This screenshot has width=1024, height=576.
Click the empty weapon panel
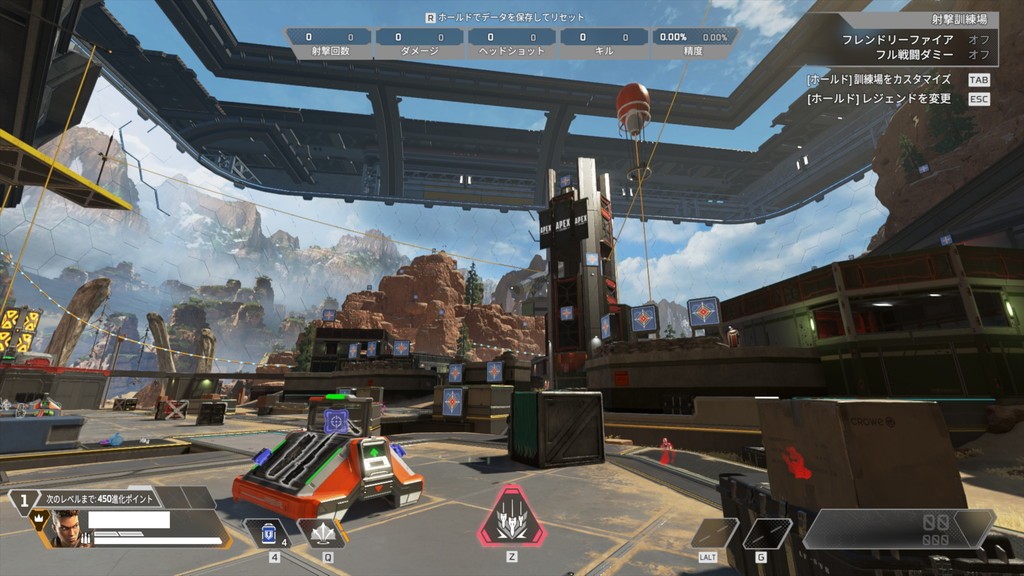898,530
